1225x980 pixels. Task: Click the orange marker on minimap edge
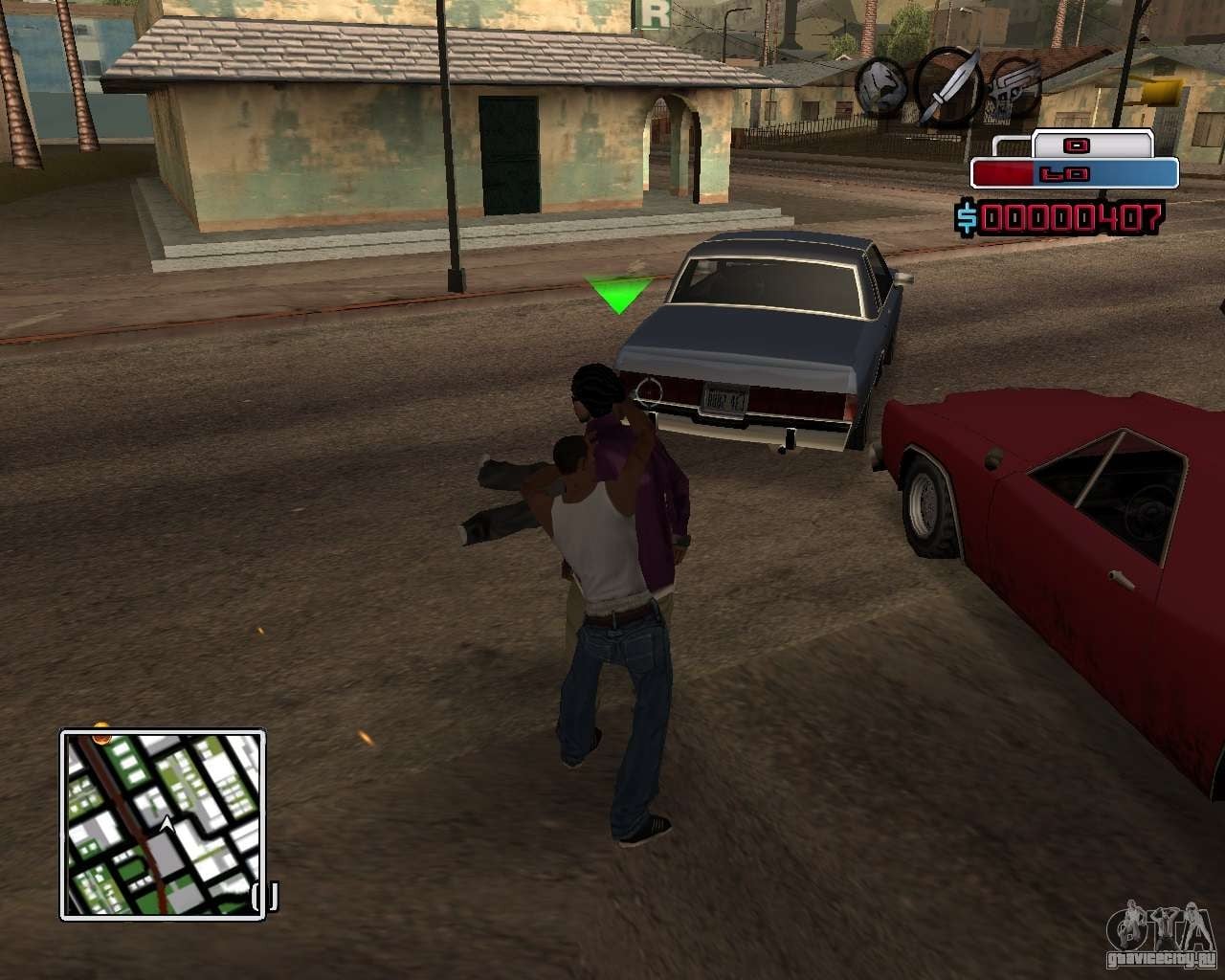coord(100,738)
